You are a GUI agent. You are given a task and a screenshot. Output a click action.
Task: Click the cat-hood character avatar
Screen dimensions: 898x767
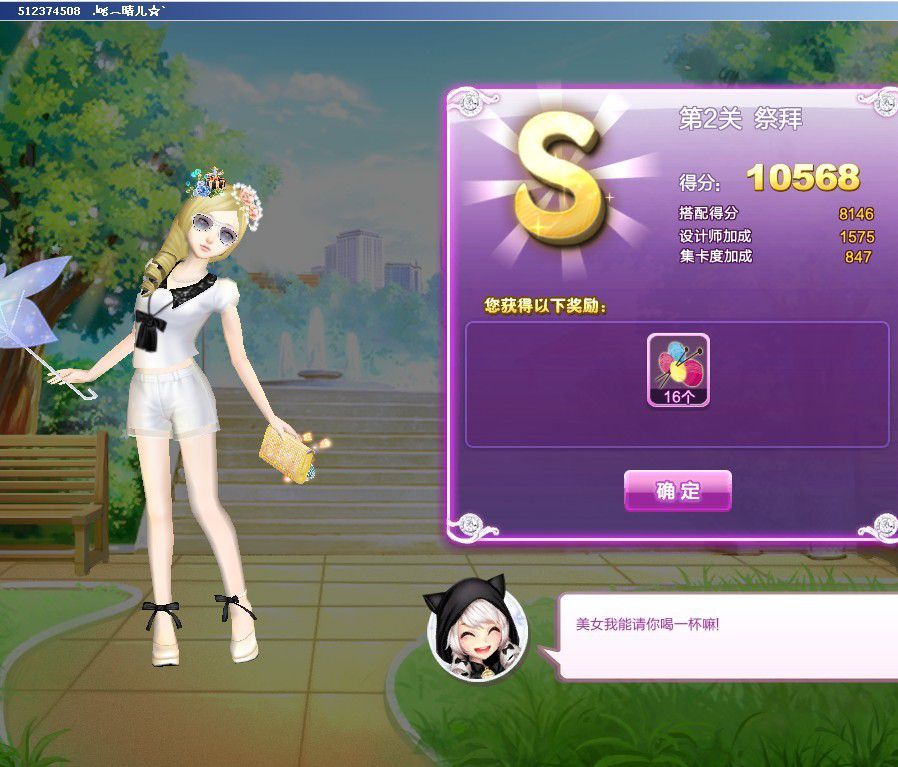(473, 632)
